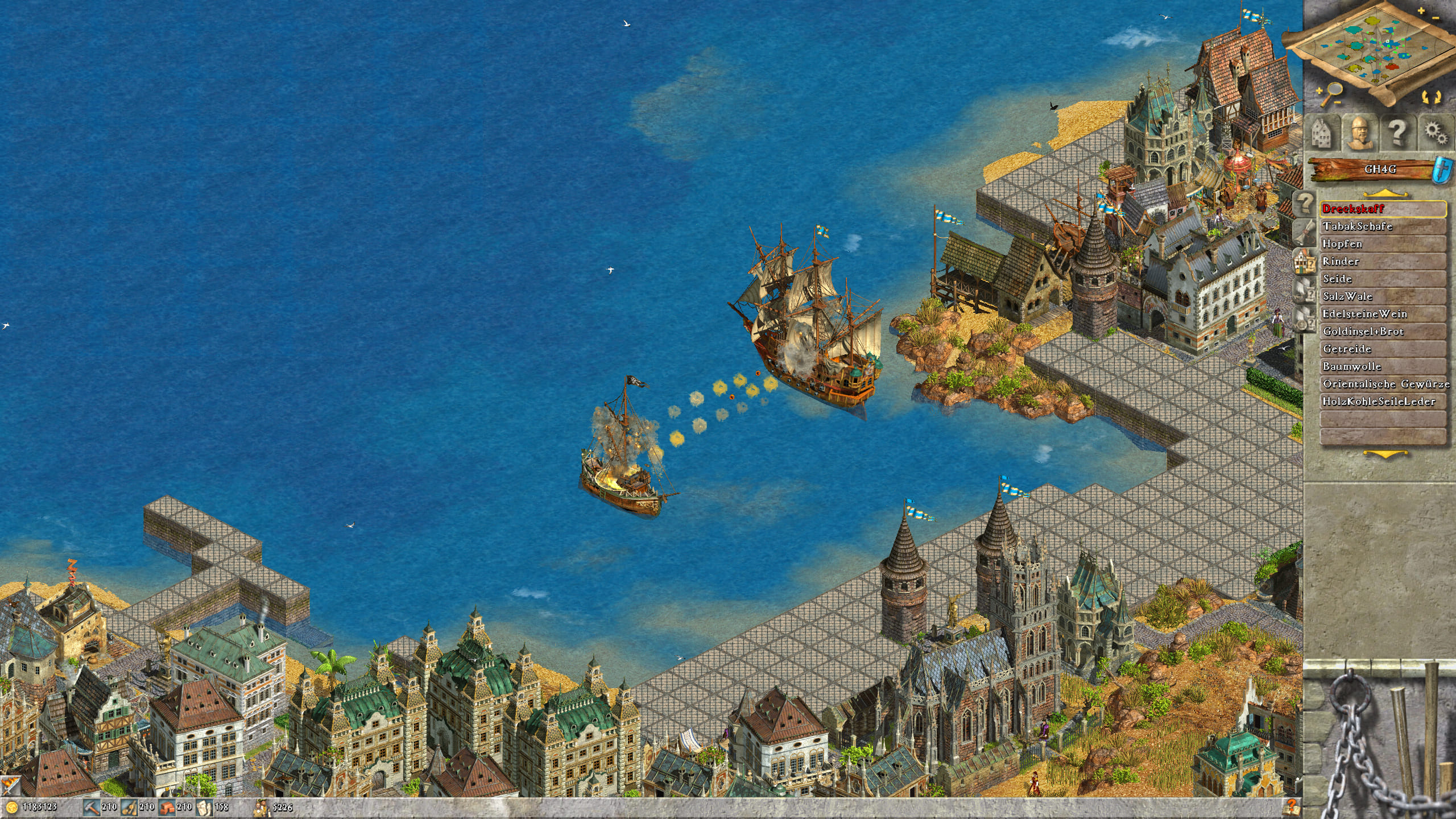Open the scroll and seal side tab
1456x819 pixels.
tap(1306, 231)
